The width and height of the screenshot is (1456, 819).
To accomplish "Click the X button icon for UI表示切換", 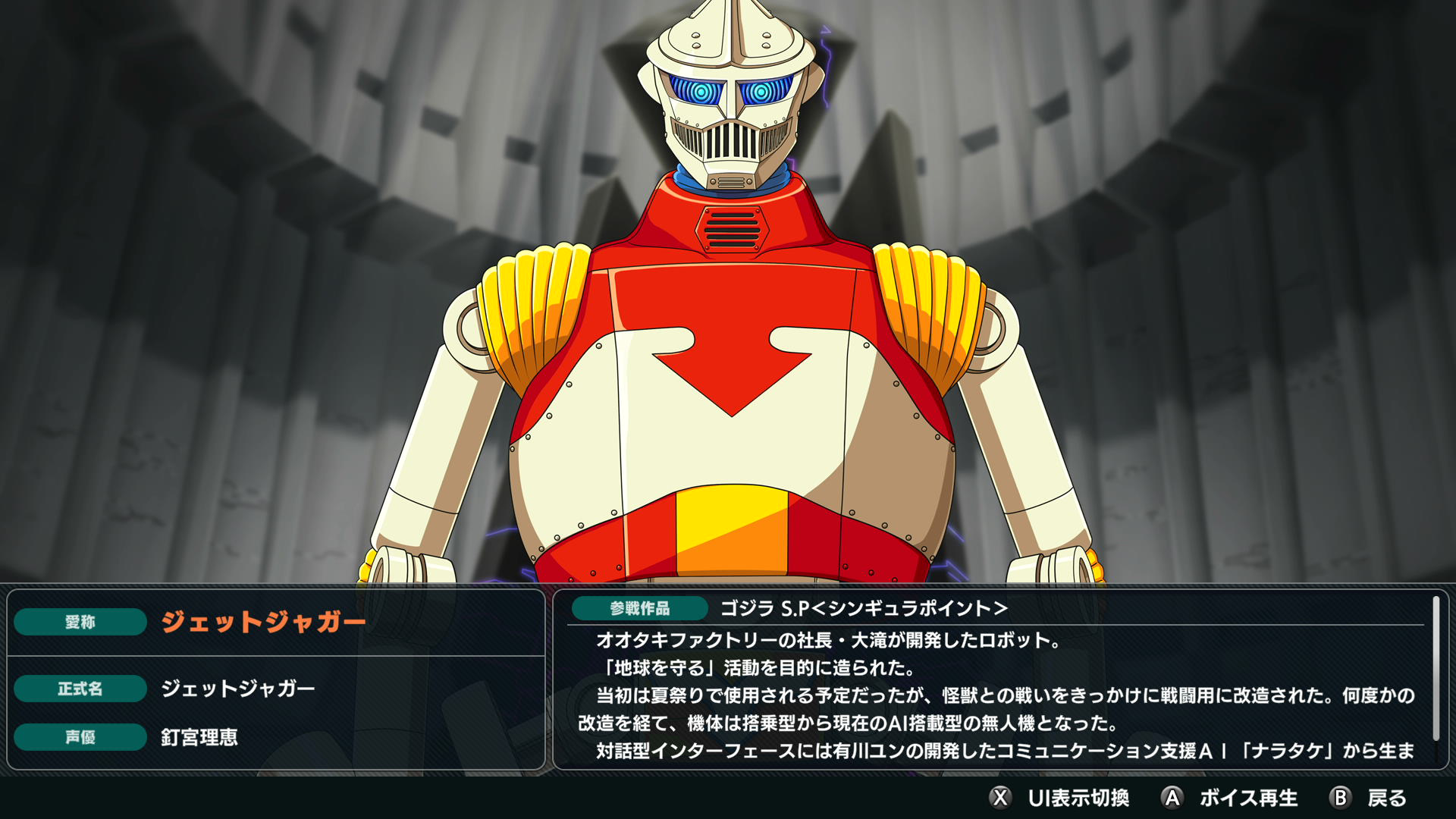I will click(x=999, y=798).
